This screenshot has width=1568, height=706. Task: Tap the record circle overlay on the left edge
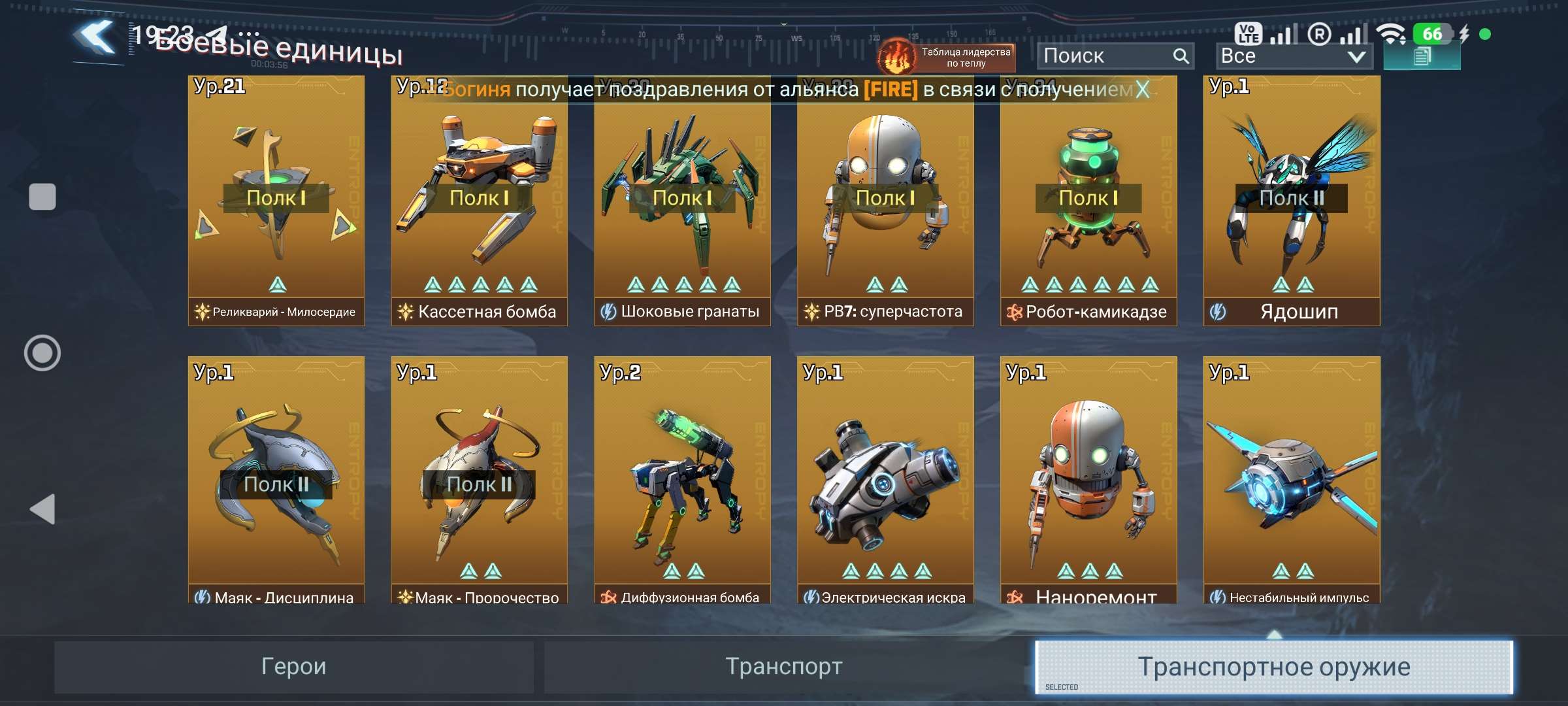42,353
